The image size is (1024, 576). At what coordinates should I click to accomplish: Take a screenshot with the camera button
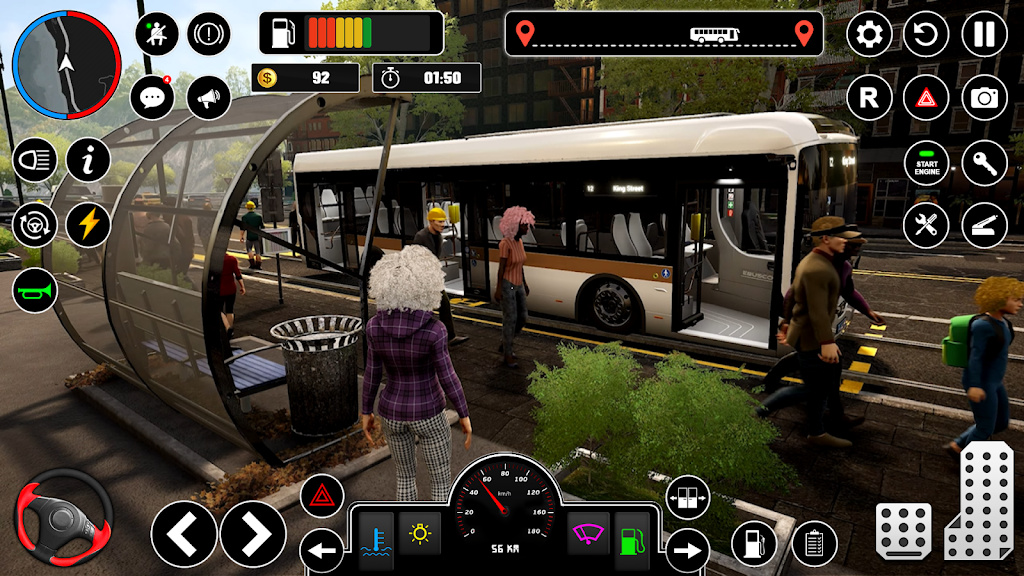tap(984, 97)
